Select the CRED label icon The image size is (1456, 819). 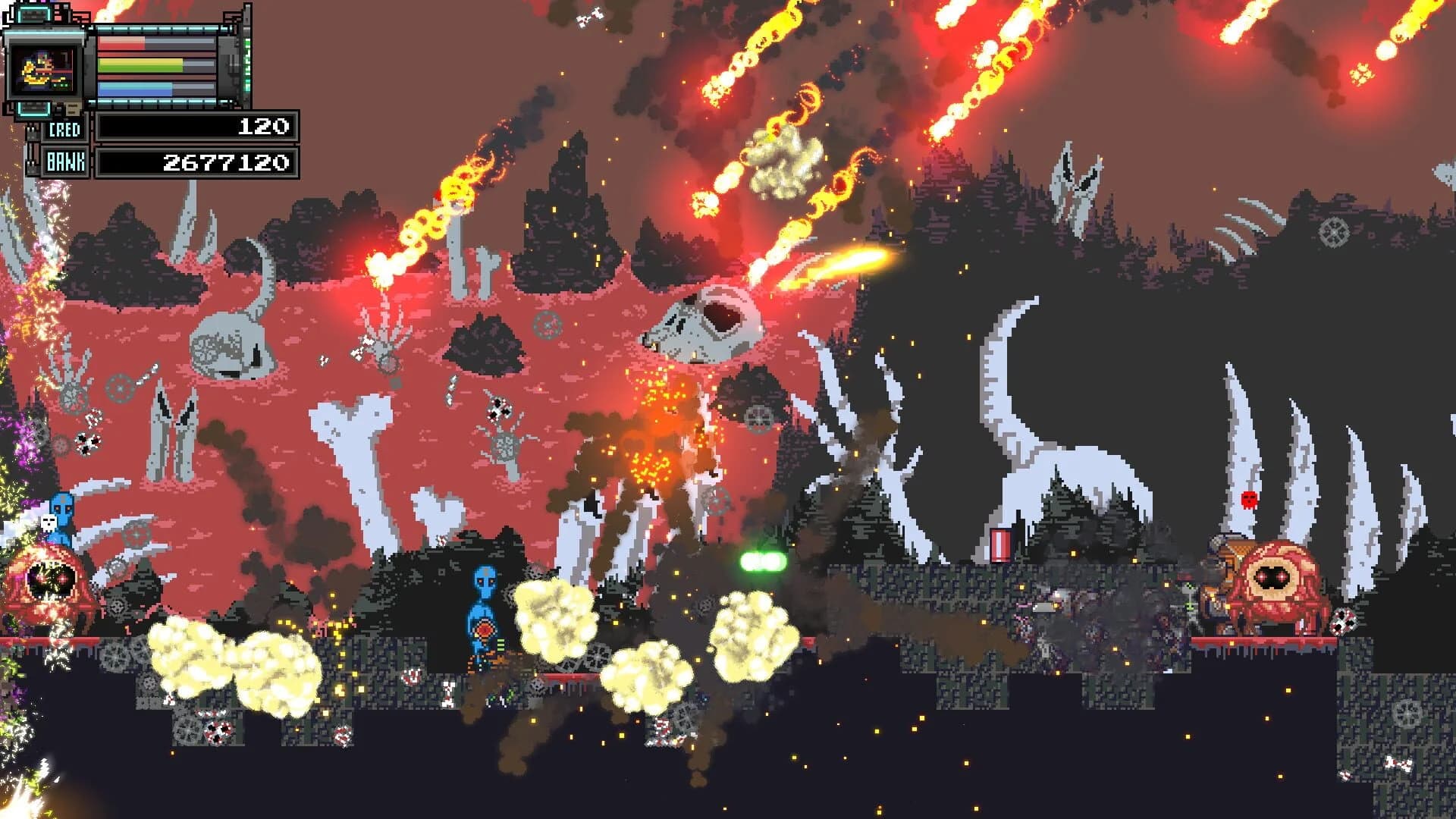[x=64, y=129]
